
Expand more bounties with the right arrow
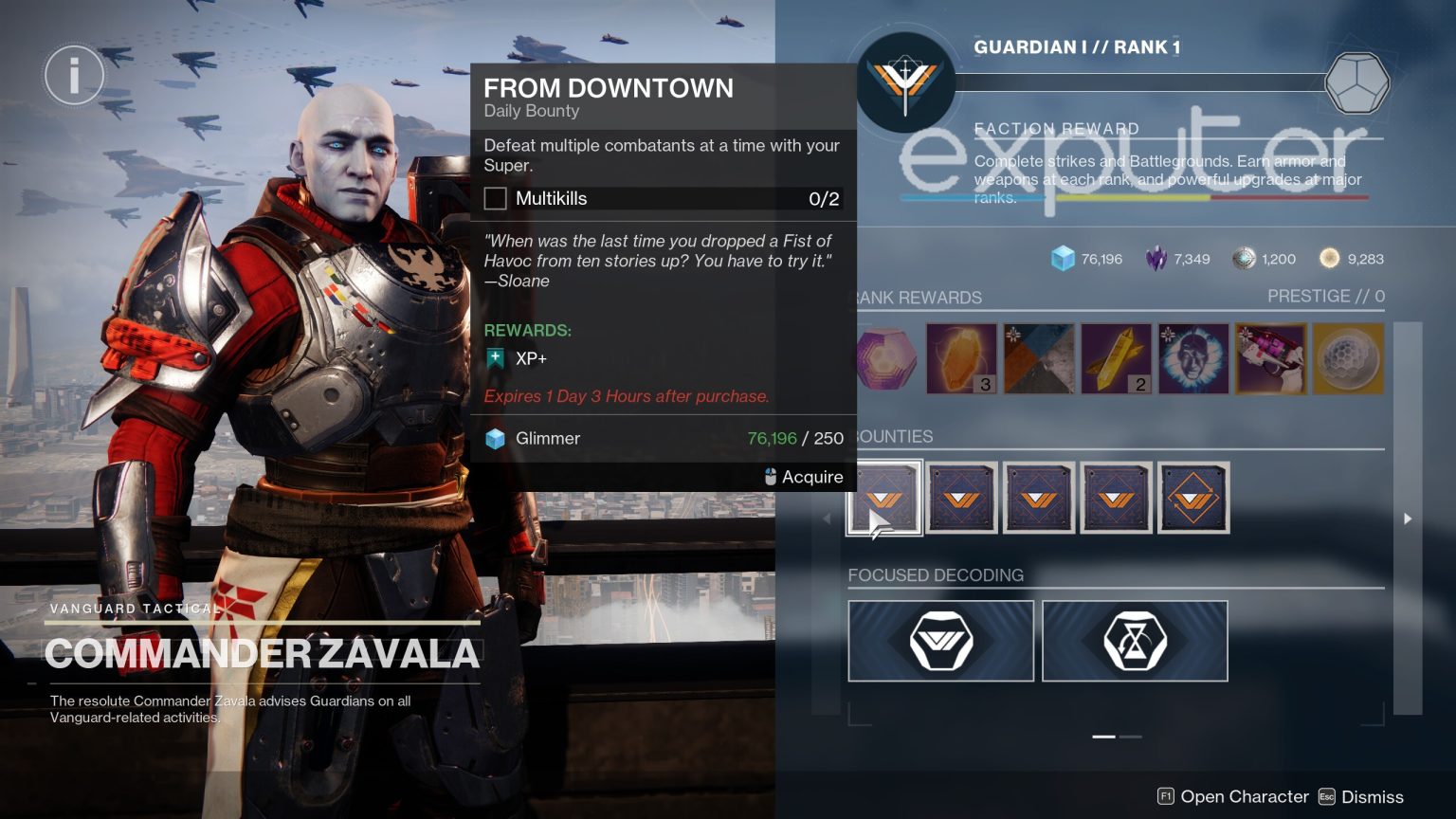tap(1408, 519)
